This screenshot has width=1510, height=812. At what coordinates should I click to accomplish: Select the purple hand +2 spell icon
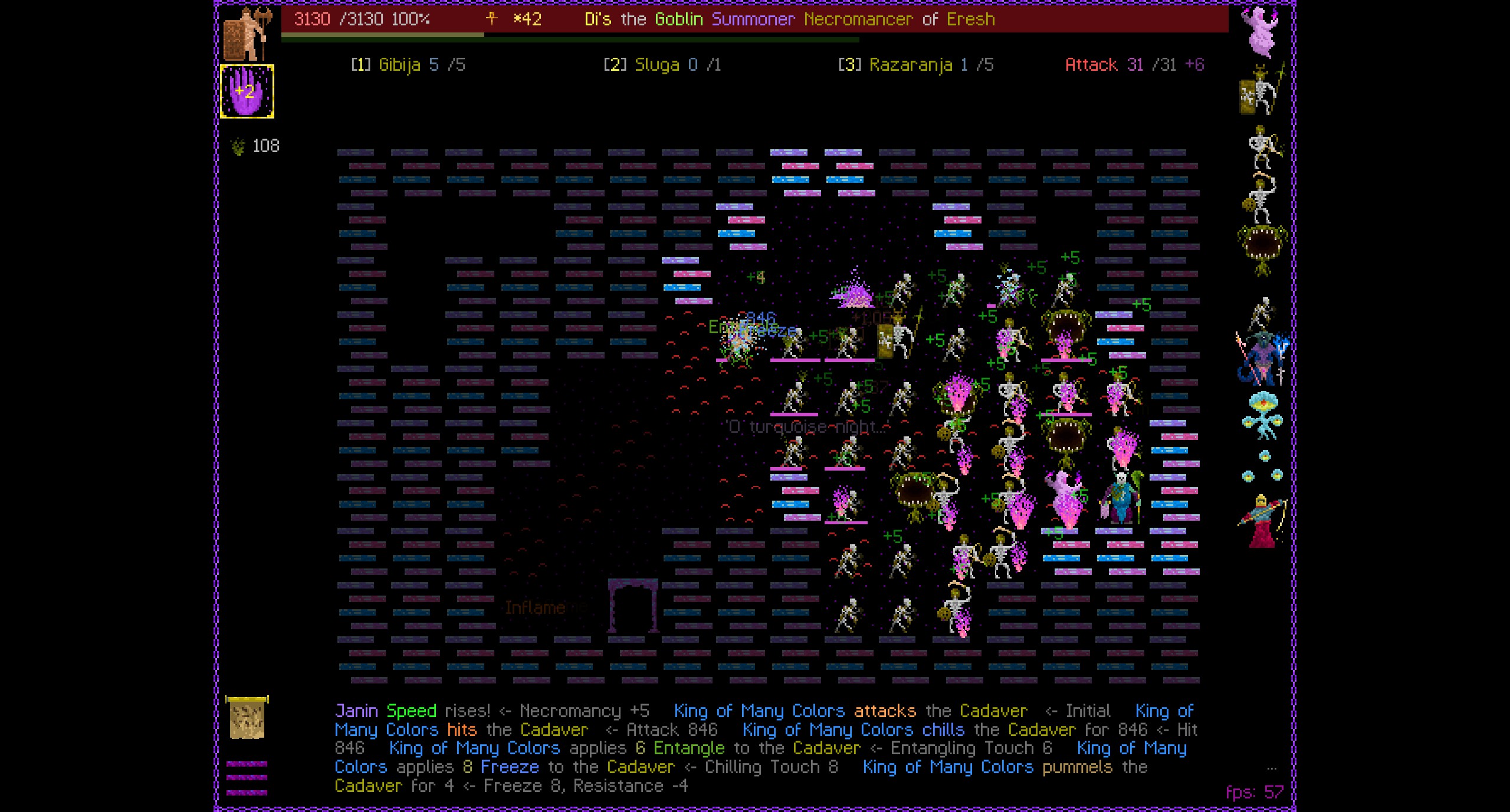(x=247, y=91)
